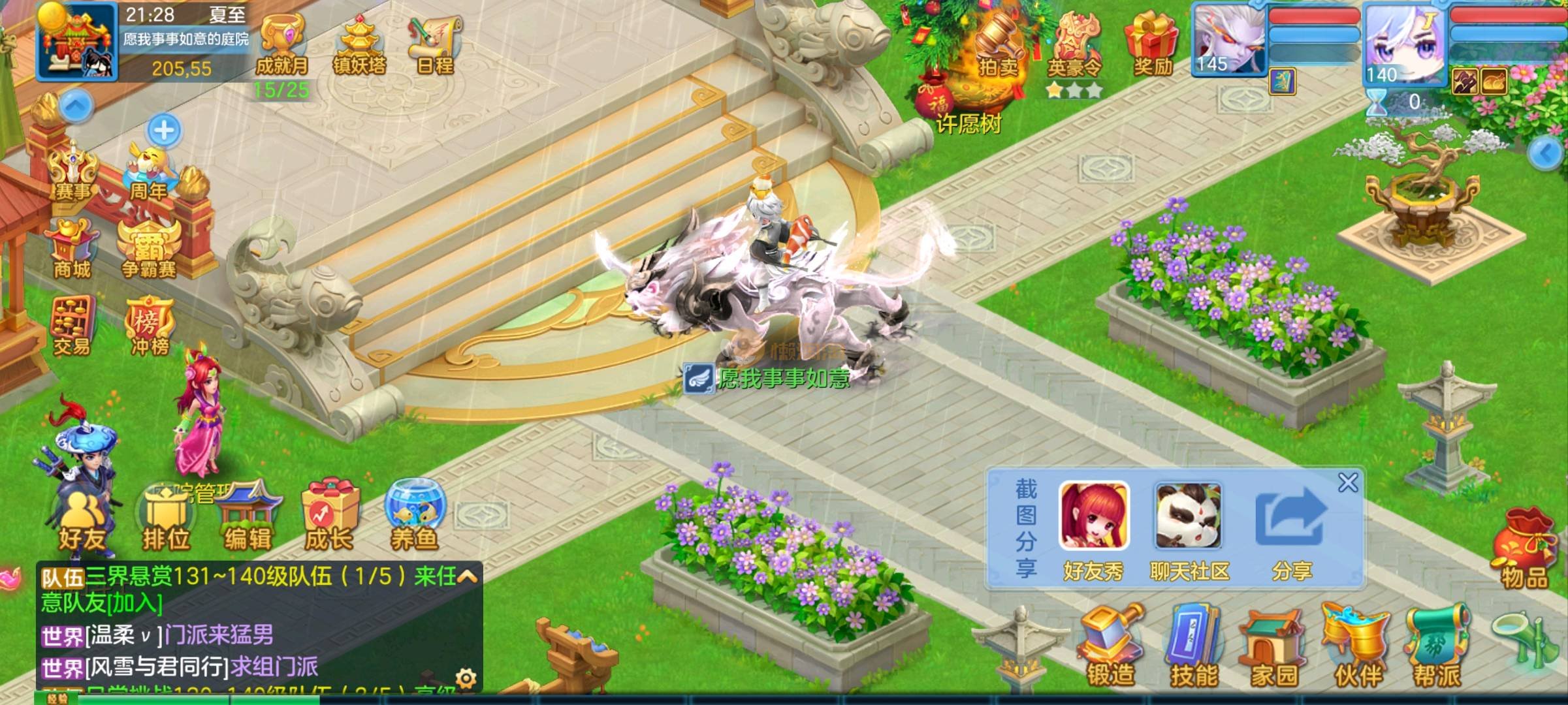Screen dimensions: 1568x705
Task: Close the 截图分享 share panel
Action: pos(1348,483)
